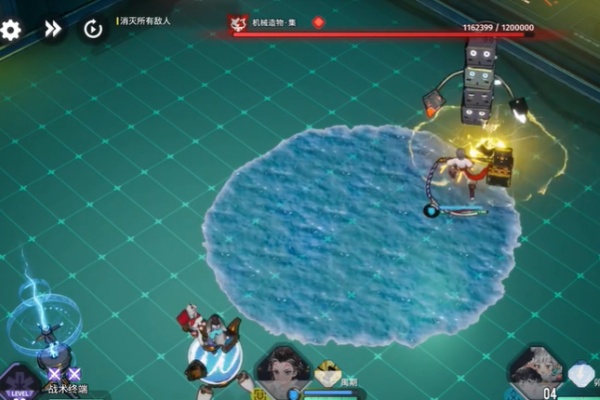
Task: Open the gear settings menu
Action: click(x=11, y=29)
